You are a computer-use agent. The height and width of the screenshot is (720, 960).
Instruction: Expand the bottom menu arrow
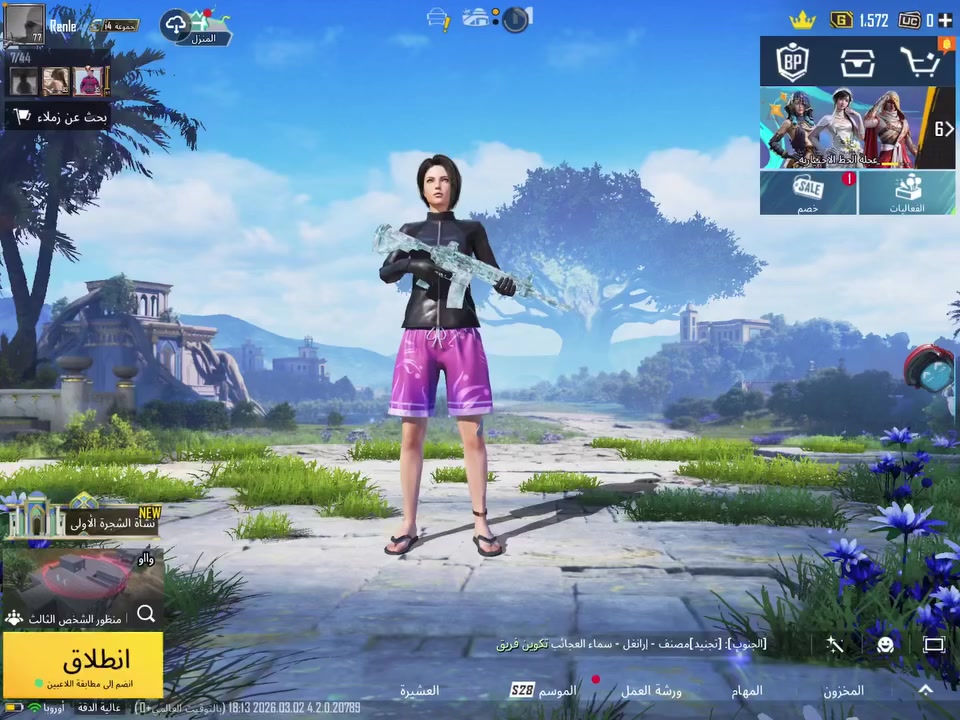point(925,690)
